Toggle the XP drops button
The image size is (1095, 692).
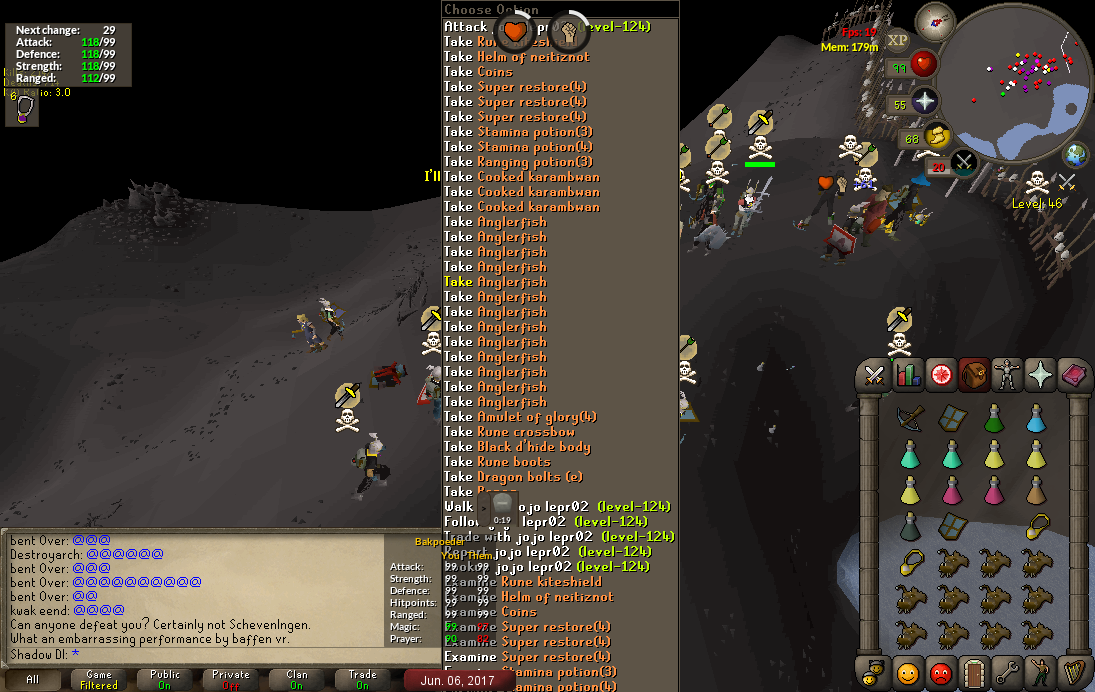tap(897, 40)
